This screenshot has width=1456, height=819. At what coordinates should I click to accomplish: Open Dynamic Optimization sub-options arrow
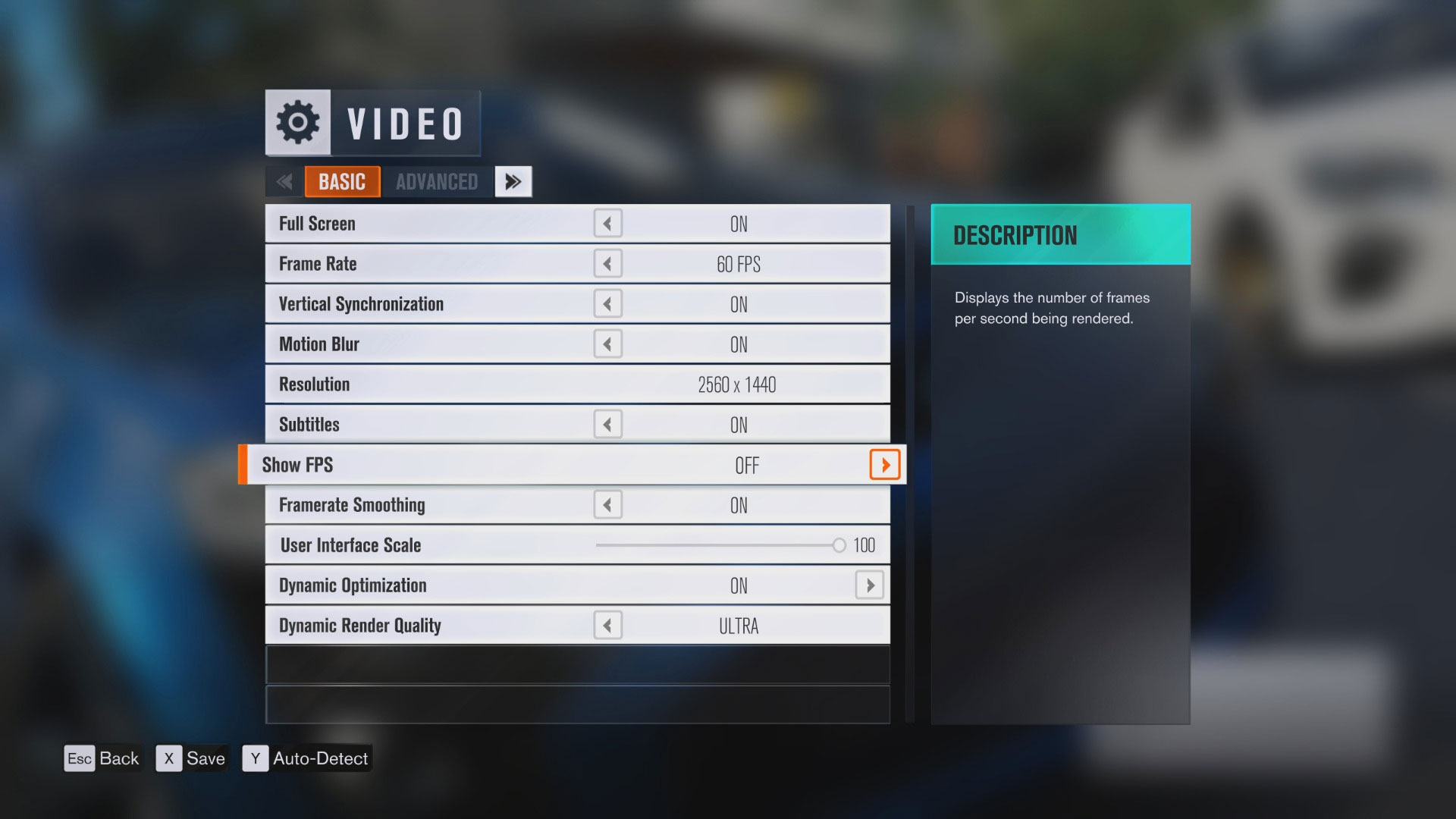(x=870, y=585)
